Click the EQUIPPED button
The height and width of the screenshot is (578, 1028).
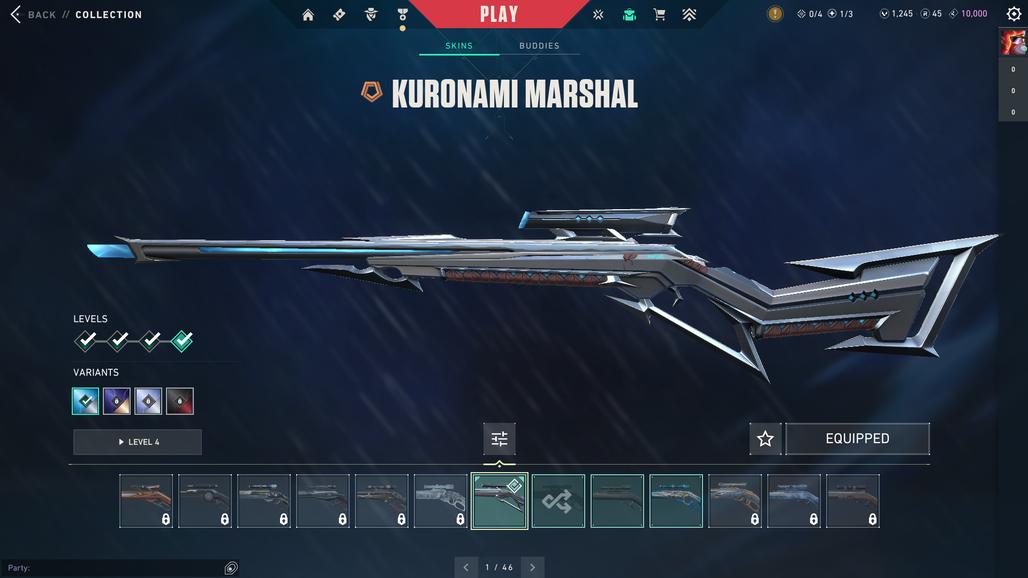point(857,439)
